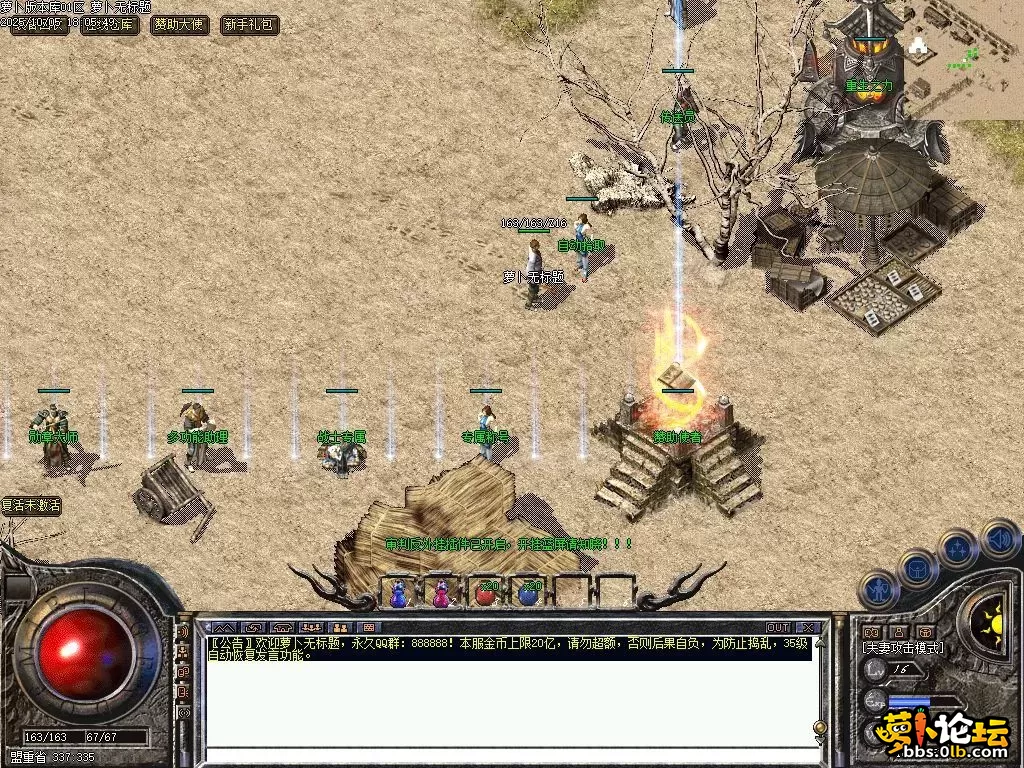Claim the 新手礼包 newbie gift pack

point(249,25)
